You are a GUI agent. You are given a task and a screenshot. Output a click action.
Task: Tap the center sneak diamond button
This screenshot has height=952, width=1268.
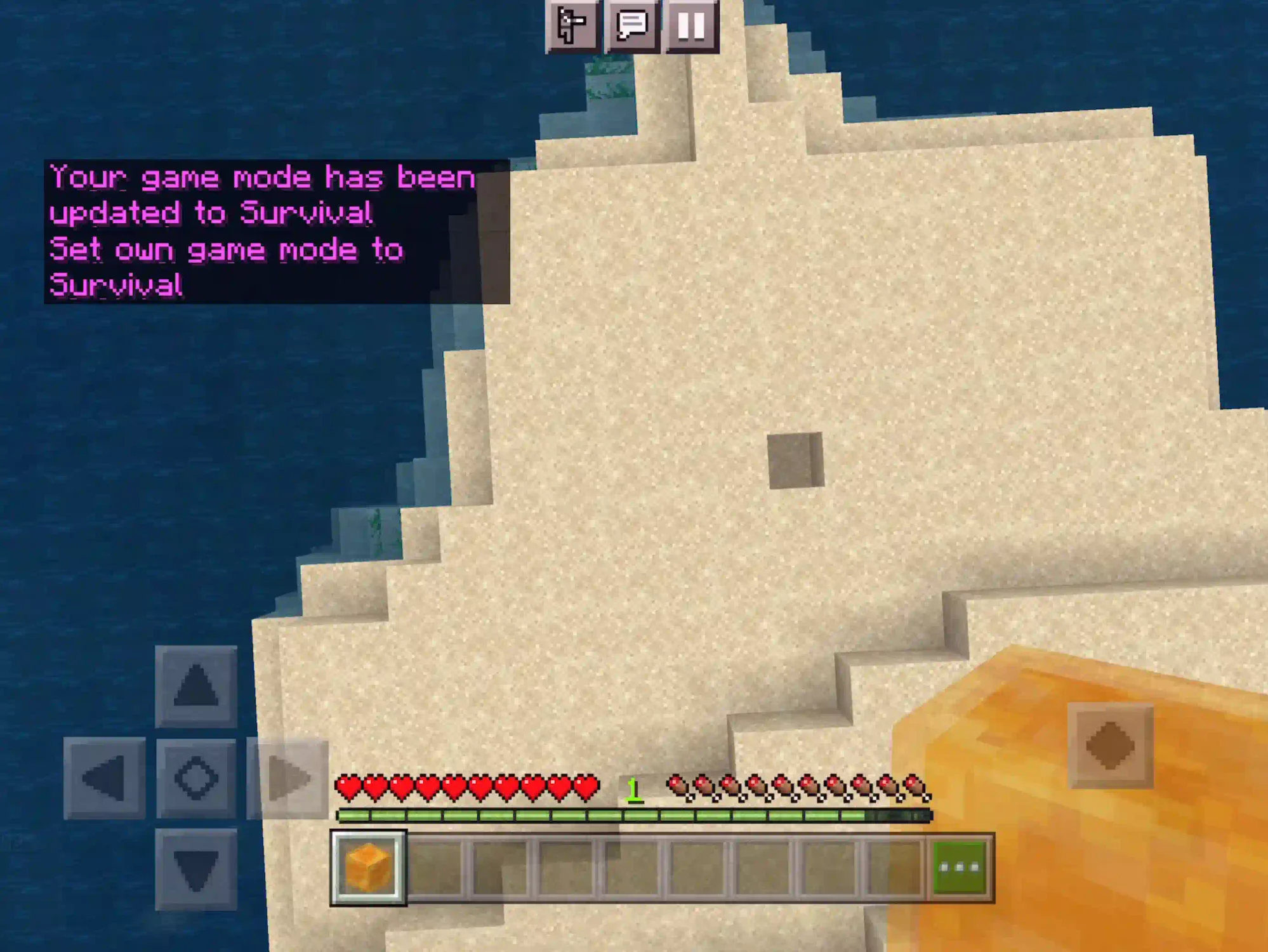196,778
